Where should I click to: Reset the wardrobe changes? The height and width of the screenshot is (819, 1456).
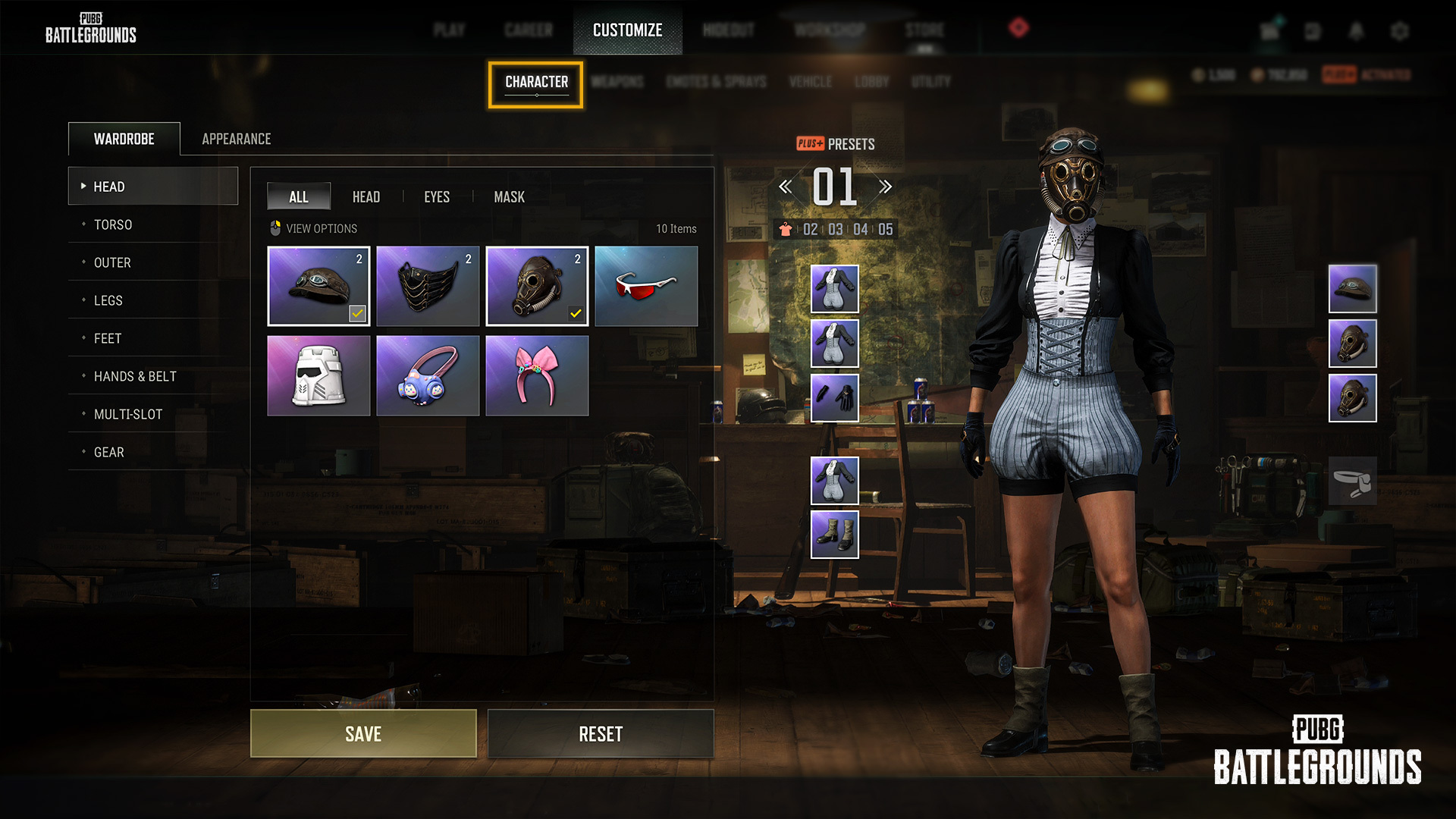coord(600,733)
